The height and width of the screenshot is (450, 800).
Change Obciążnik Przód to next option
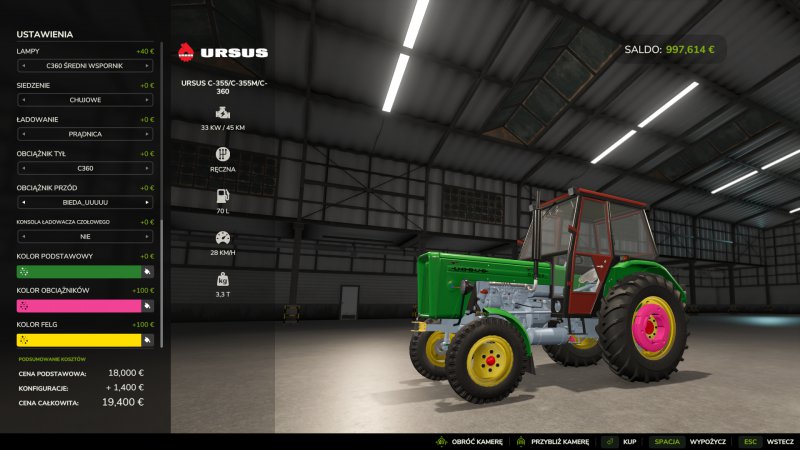pos(148,202)
